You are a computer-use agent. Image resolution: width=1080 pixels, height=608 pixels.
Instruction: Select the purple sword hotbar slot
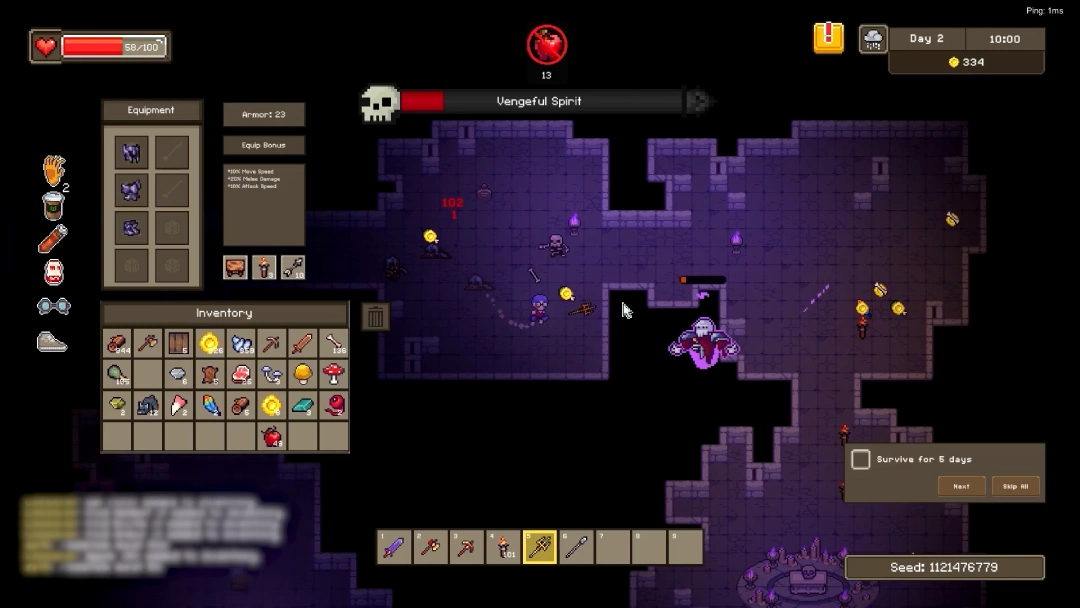pos(395,547)
